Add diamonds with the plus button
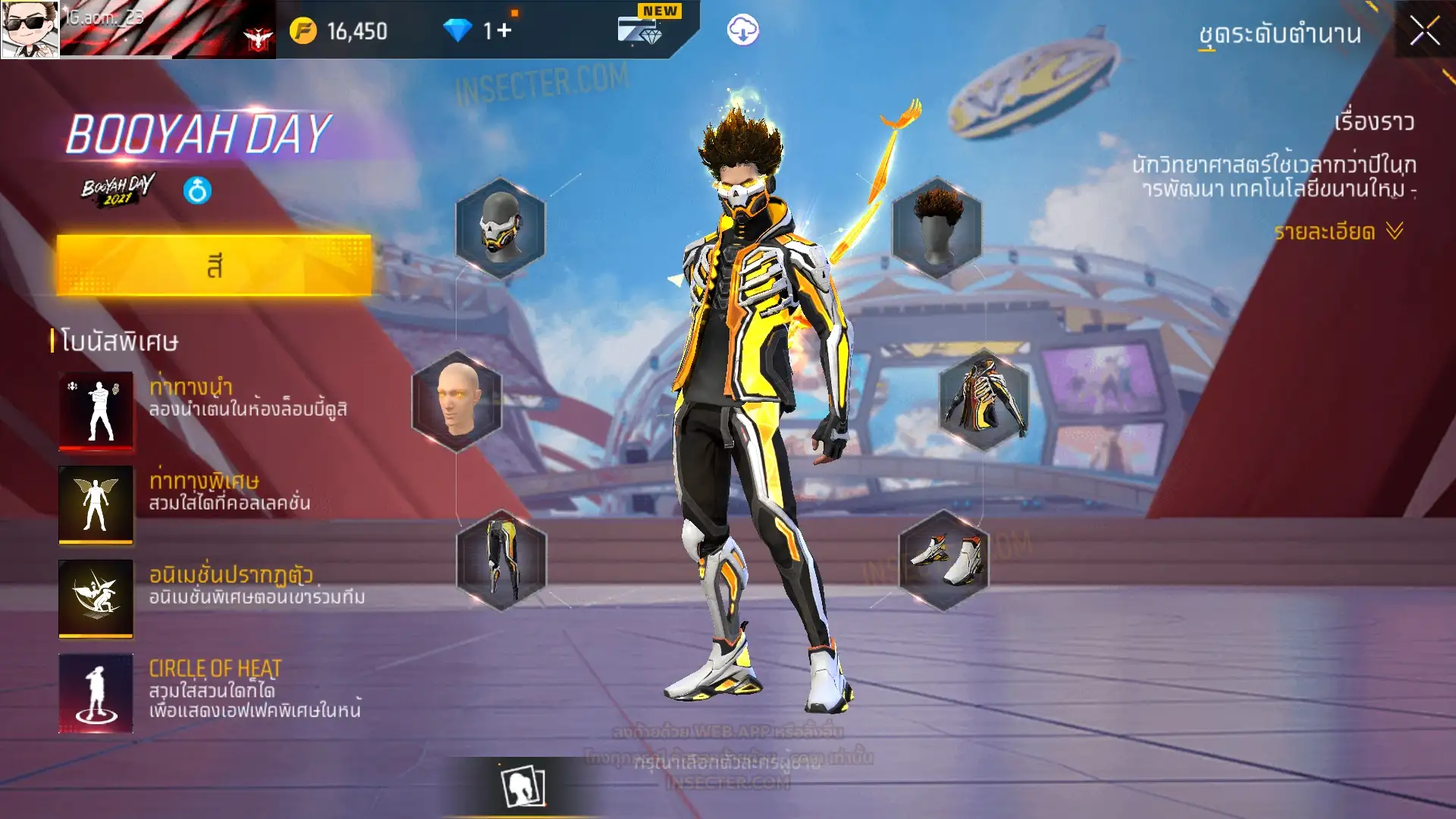Screen dimensions: 1456x819 click(x=504, y=31)
